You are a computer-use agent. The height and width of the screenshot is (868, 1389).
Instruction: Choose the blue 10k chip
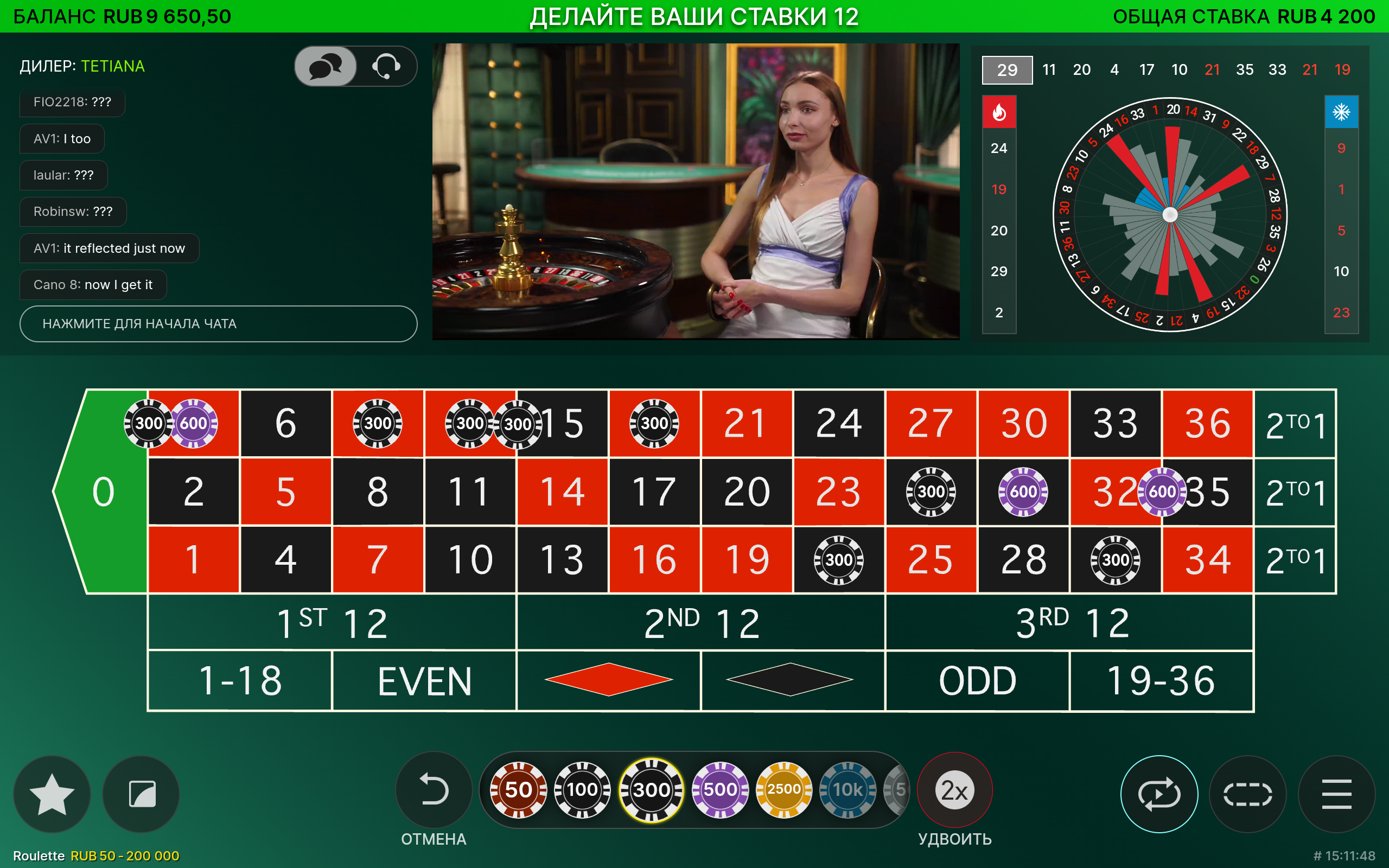[847, 790]
